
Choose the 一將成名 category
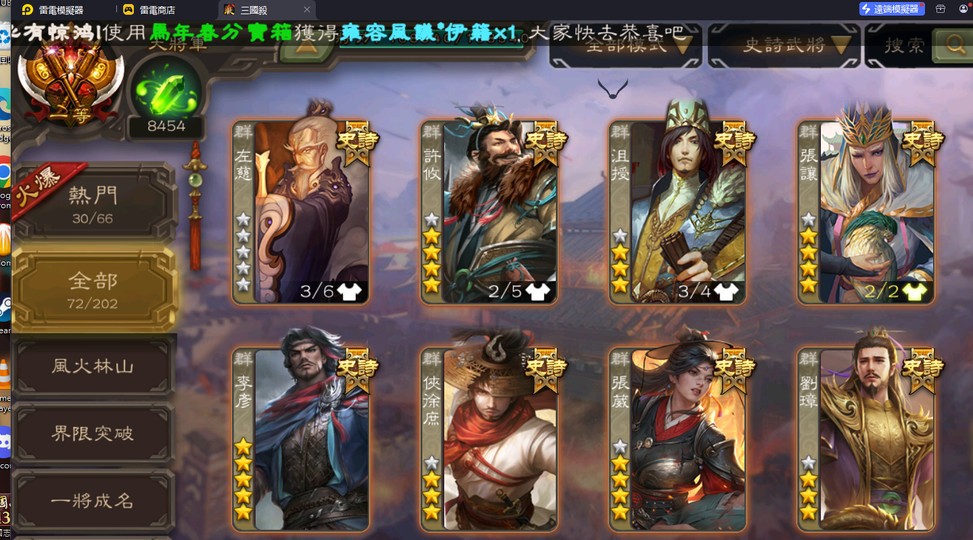pos(93,501)
